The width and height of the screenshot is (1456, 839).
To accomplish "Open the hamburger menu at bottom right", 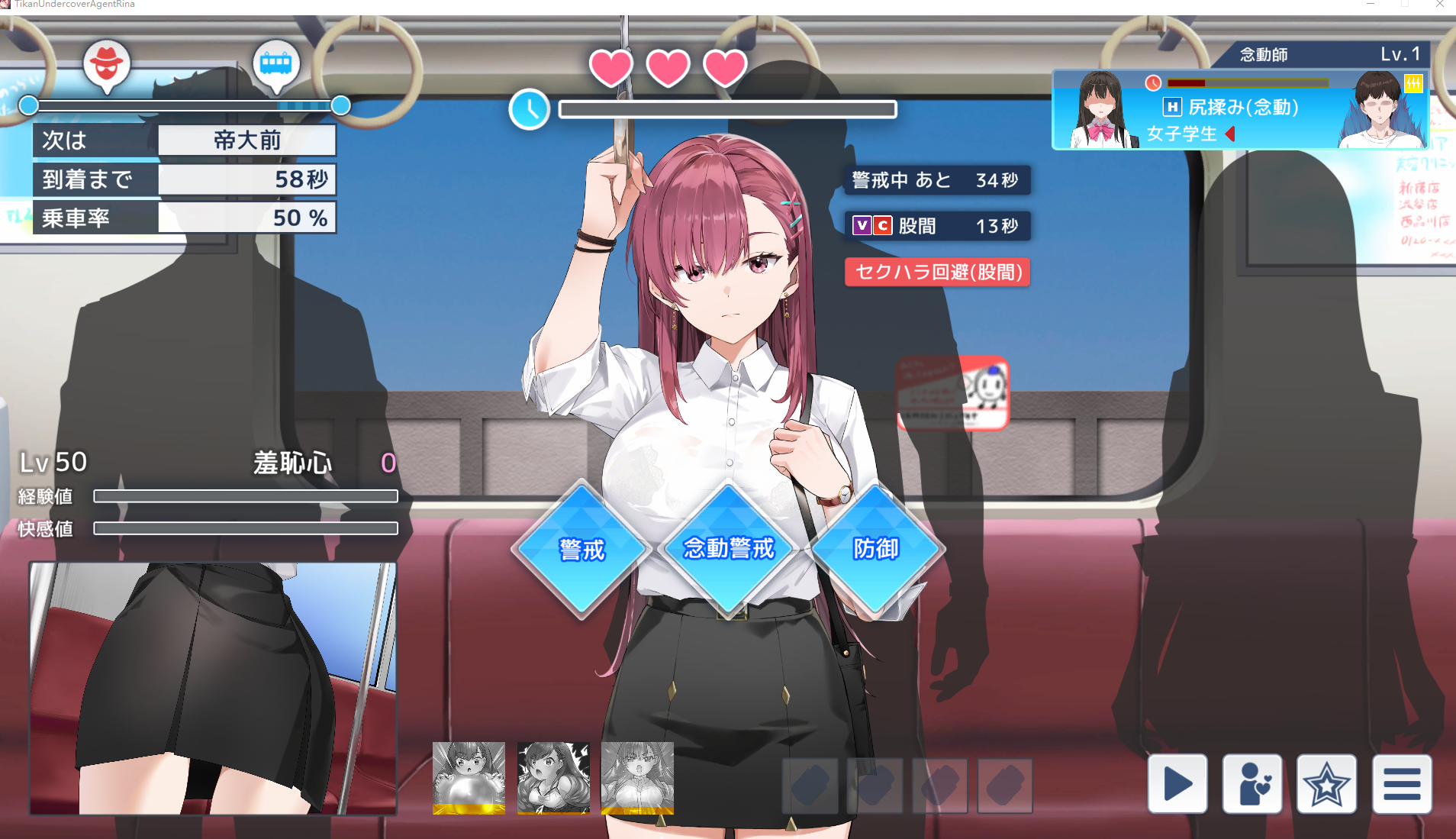I will [x=1401, y=784].
